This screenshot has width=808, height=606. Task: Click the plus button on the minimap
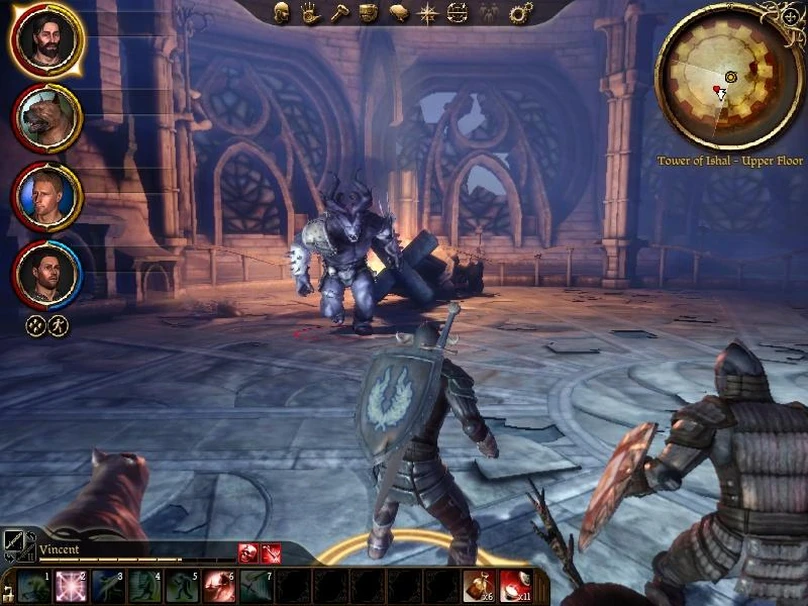[791, 15]
